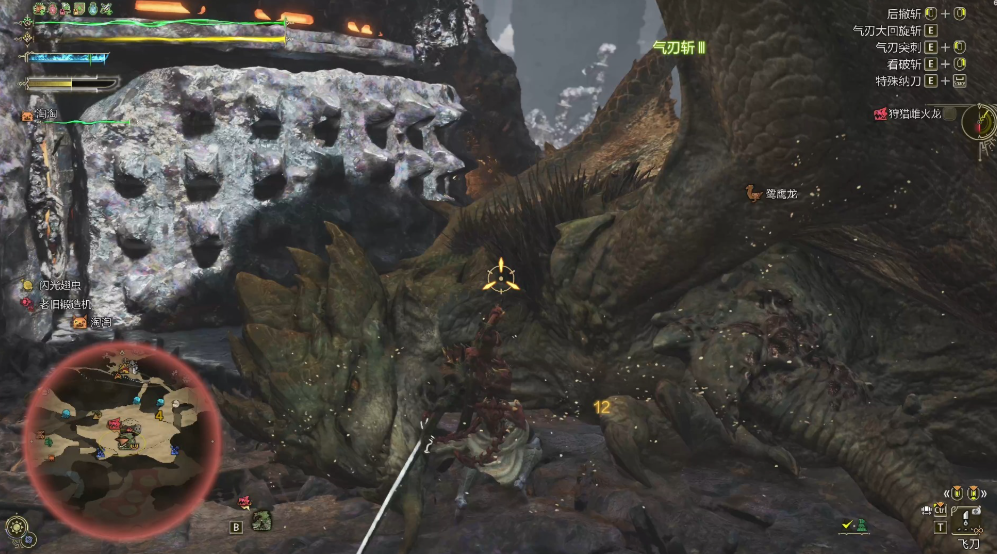Click the quest timer clock dial
The image size is (997, 554).
pyautogui.click(x=978, y=123)
